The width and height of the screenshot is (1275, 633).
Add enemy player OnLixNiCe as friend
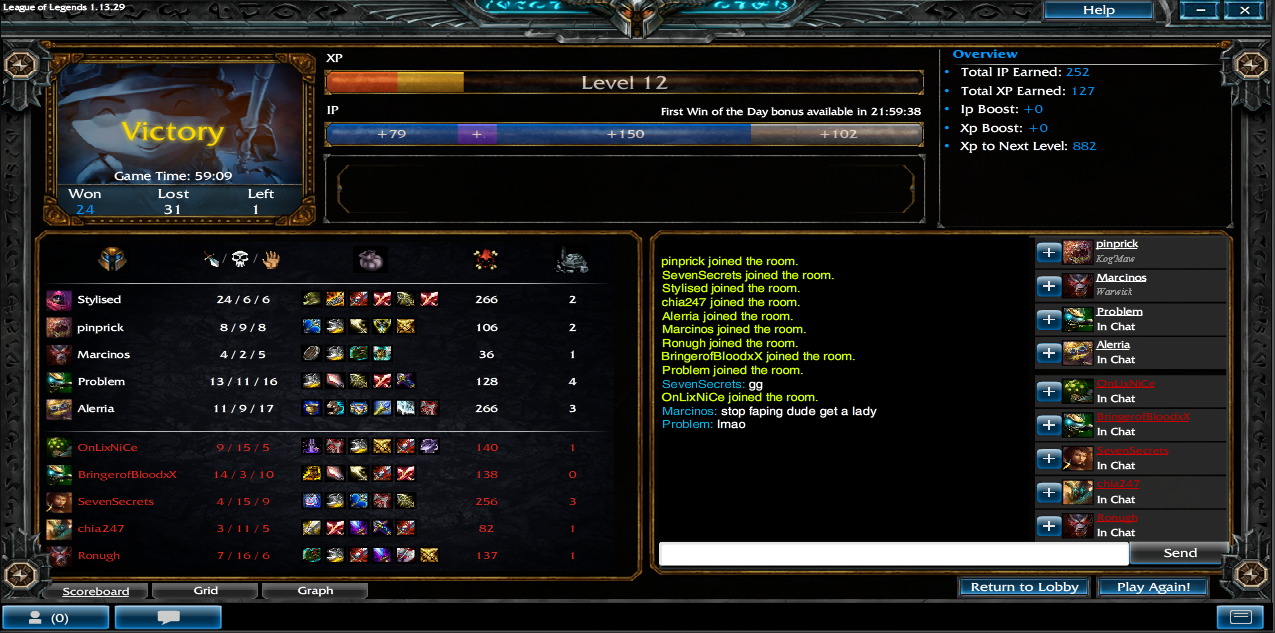pos(1048,391)
